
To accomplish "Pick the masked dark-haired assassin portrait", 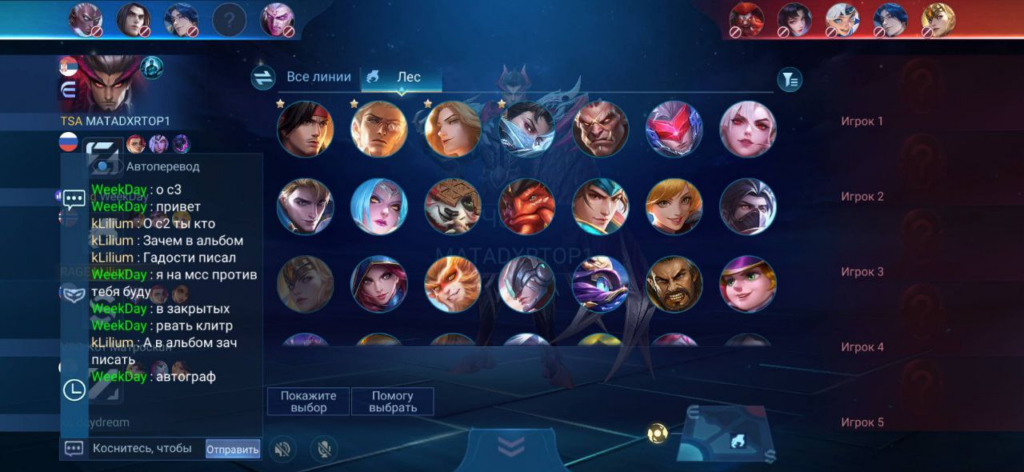I will pos(748,206).
